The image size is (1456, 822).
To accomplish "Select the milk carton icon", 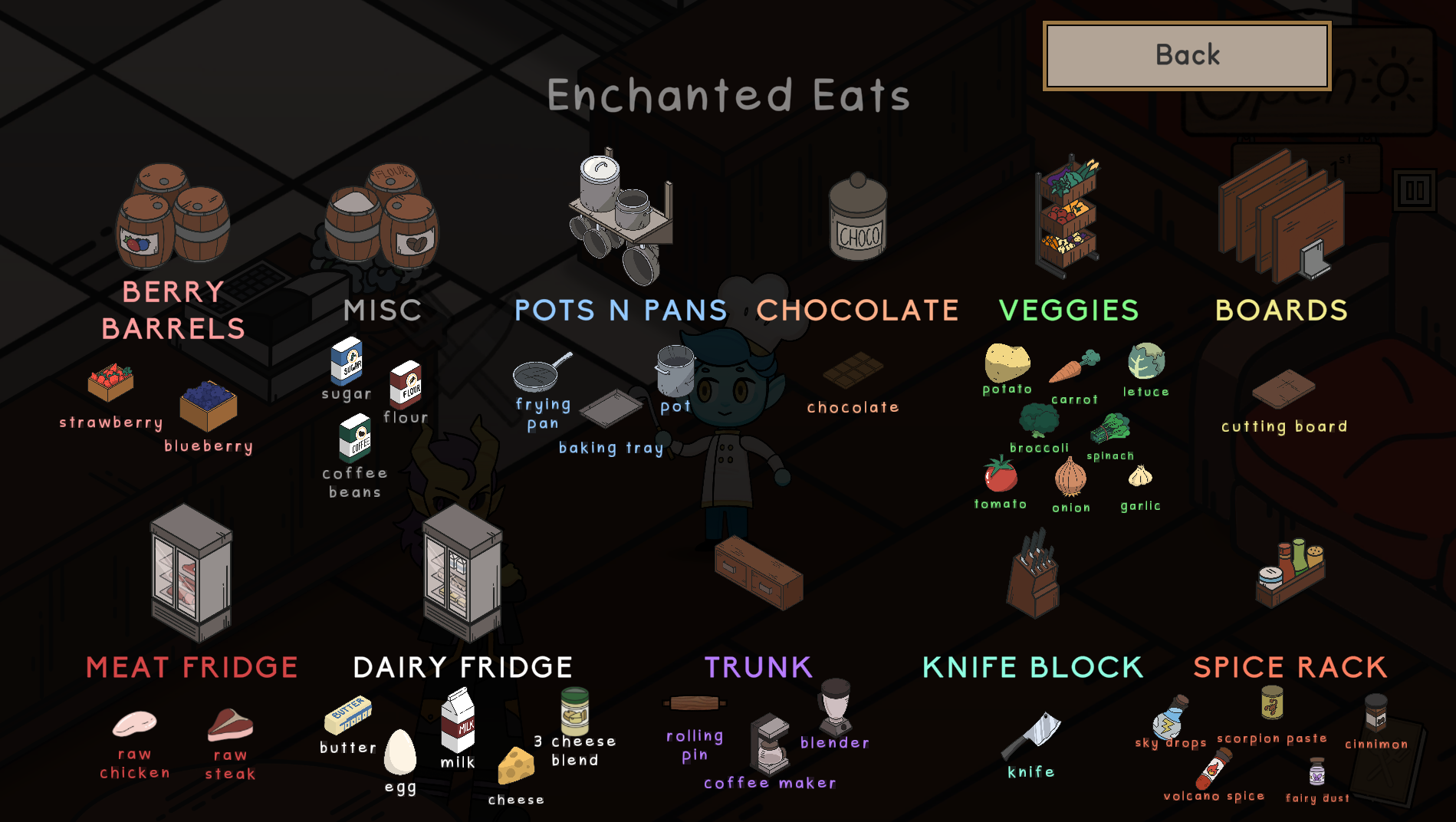I will tap(458, 720).
